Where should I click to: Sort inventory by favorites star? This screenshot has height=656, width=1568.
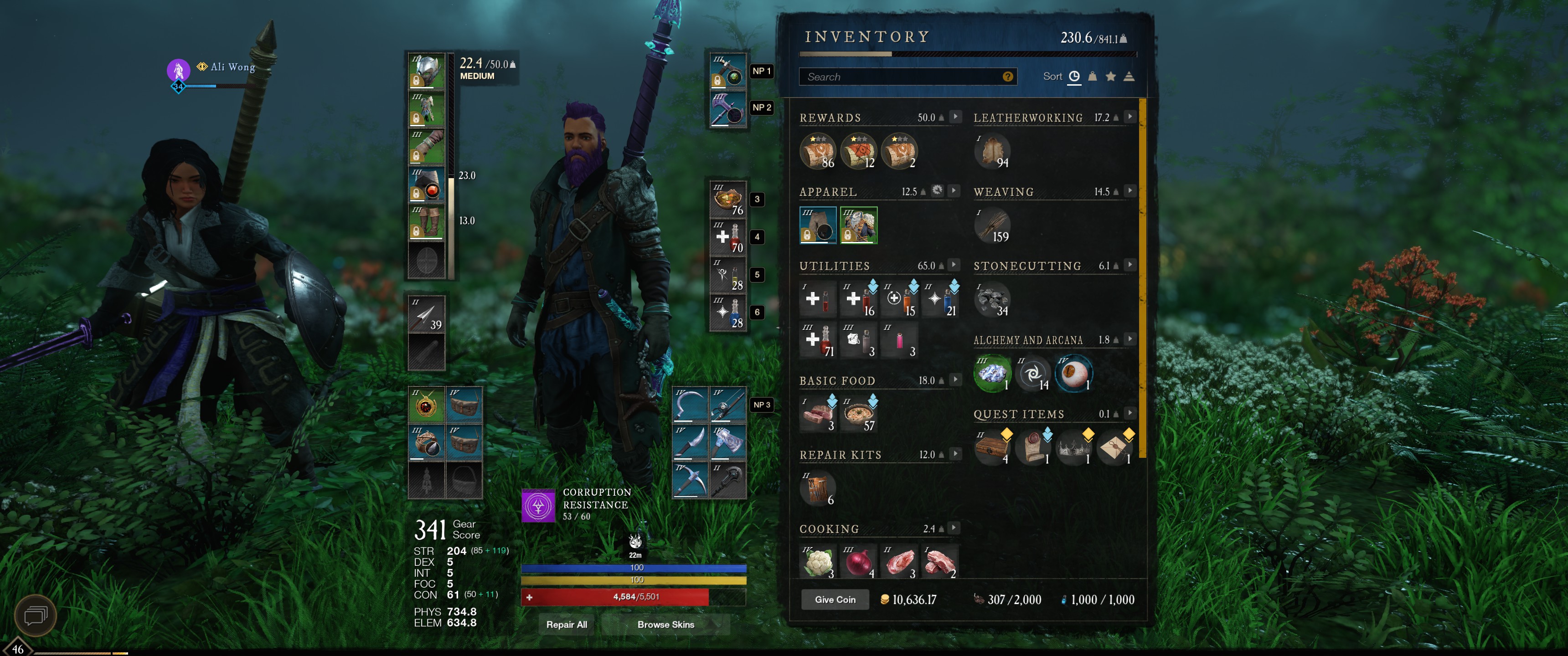pos(1110,77)
